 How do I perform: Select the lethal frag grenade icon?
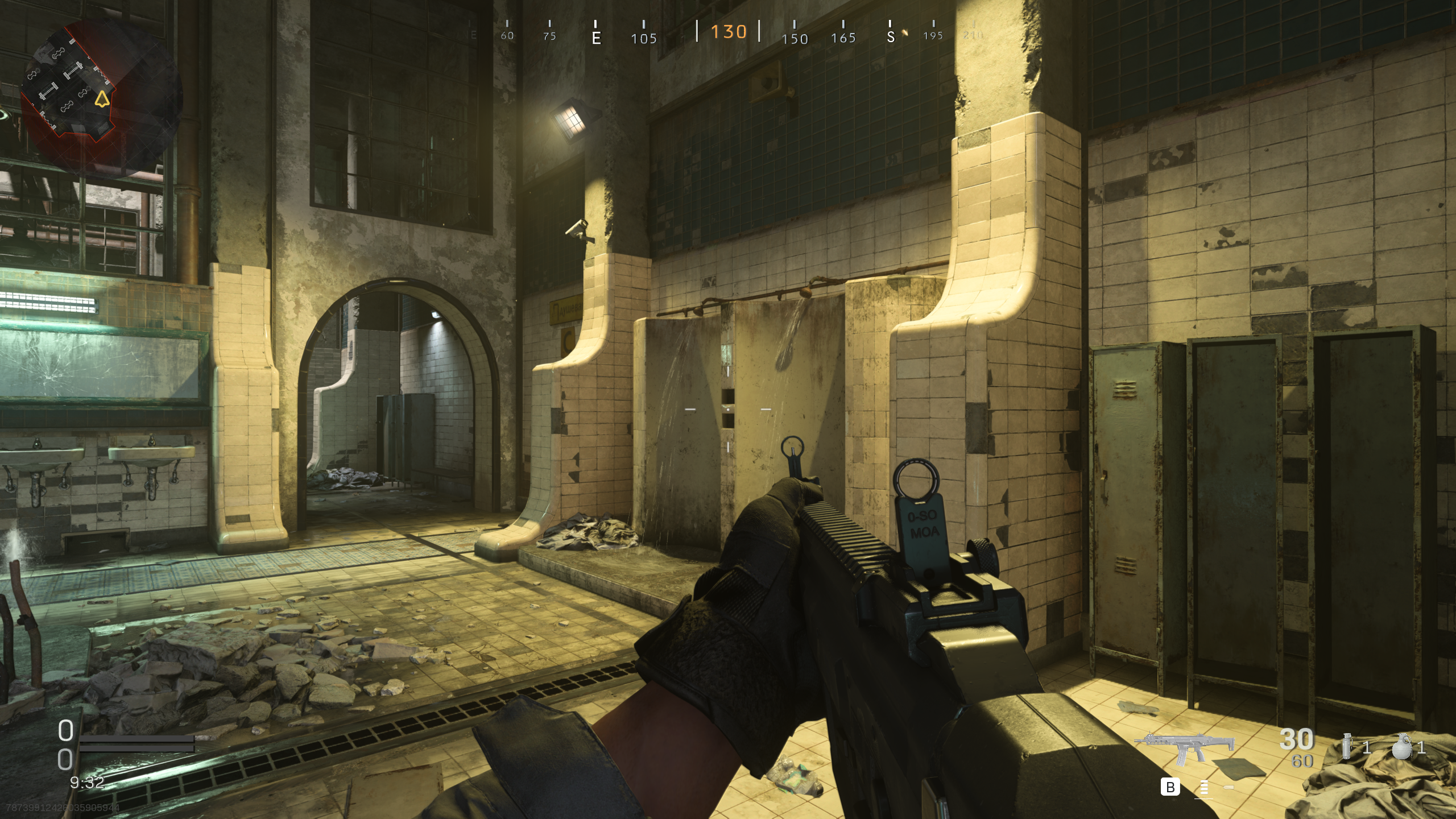coord(1401,746)
